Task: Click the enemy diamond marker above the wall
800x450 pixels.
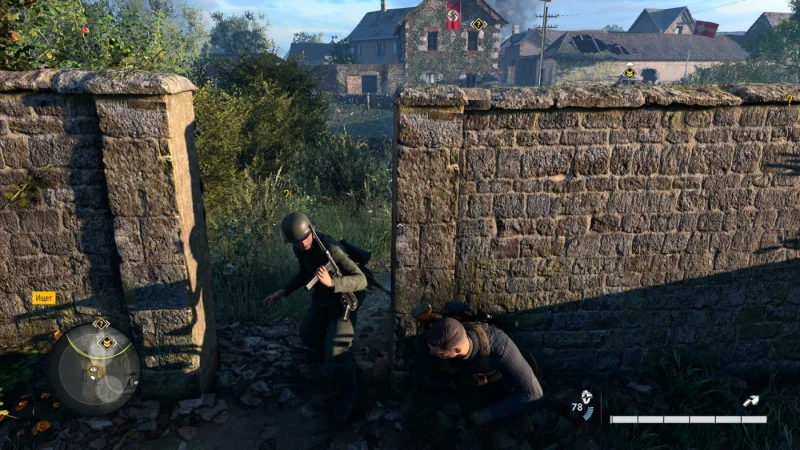Action: (x=629, y=72)
